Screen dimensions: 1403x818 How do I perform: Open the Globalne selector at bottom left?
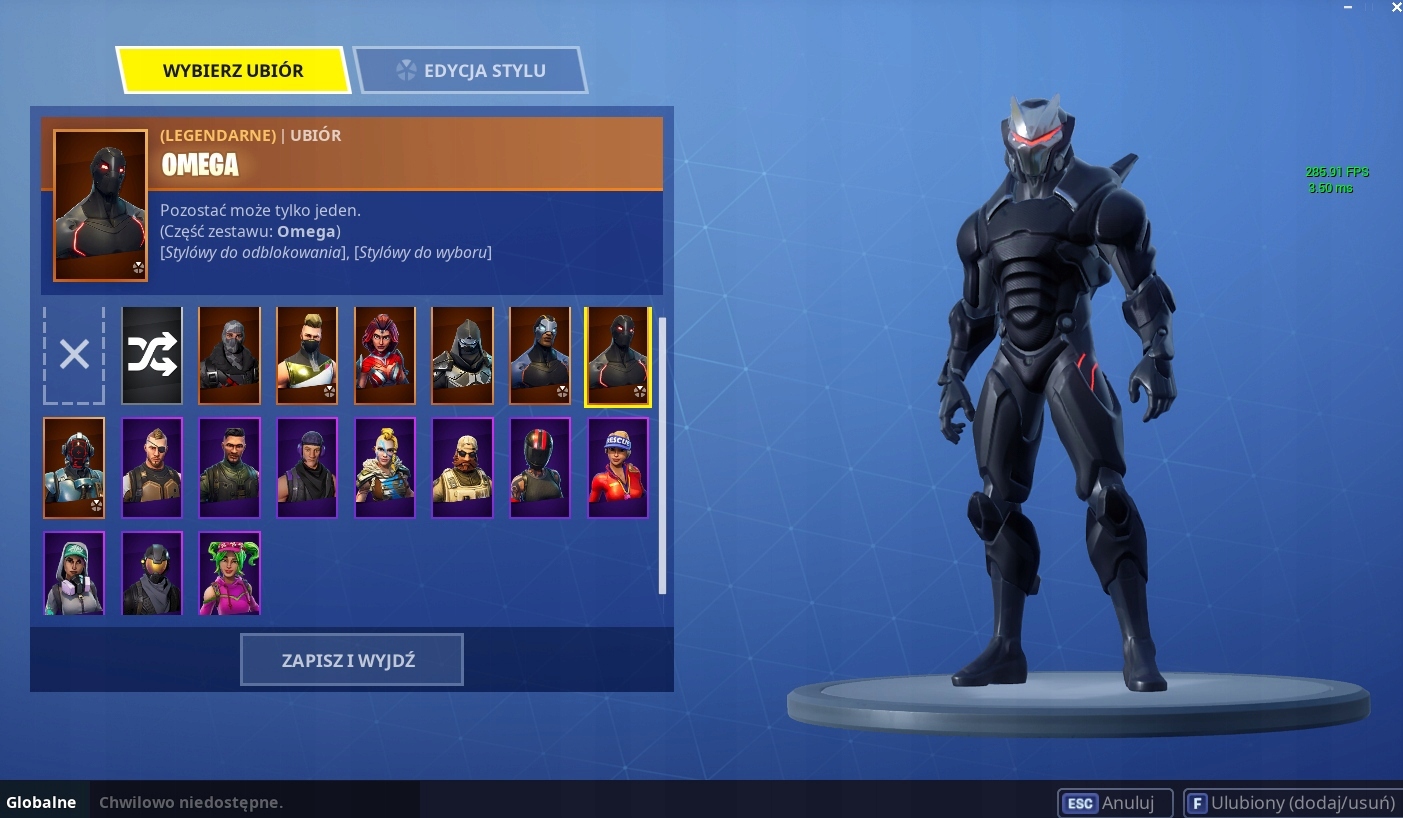(x=42, y=802)
